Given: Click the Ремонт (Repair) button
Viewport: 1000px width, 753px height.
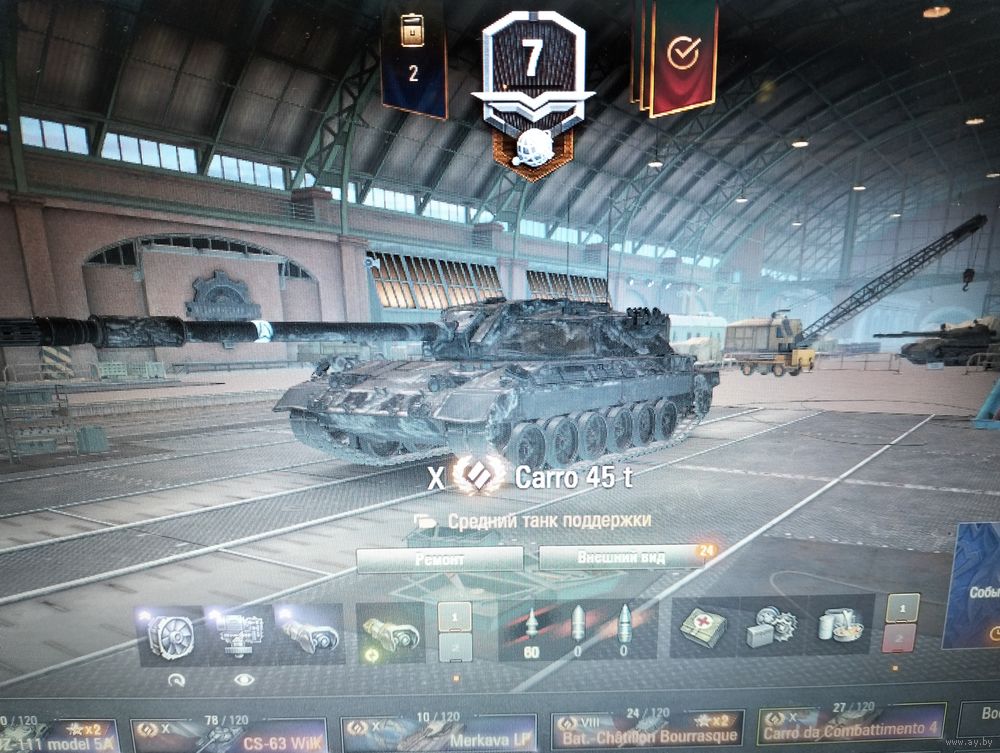Looking at the screenshot, I should pos(439,559).
